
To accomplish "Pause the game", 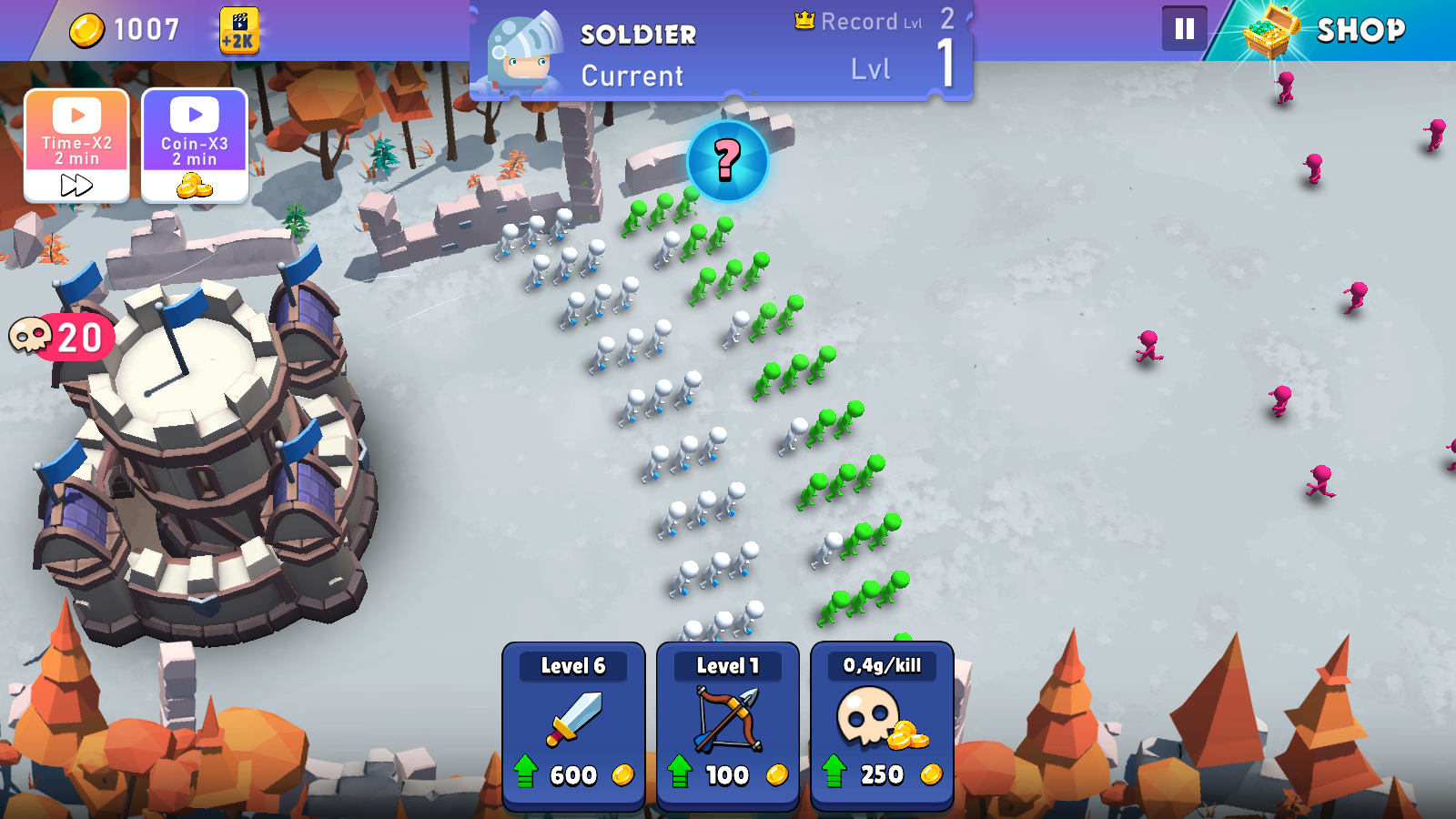I will tap(1183, 27).
